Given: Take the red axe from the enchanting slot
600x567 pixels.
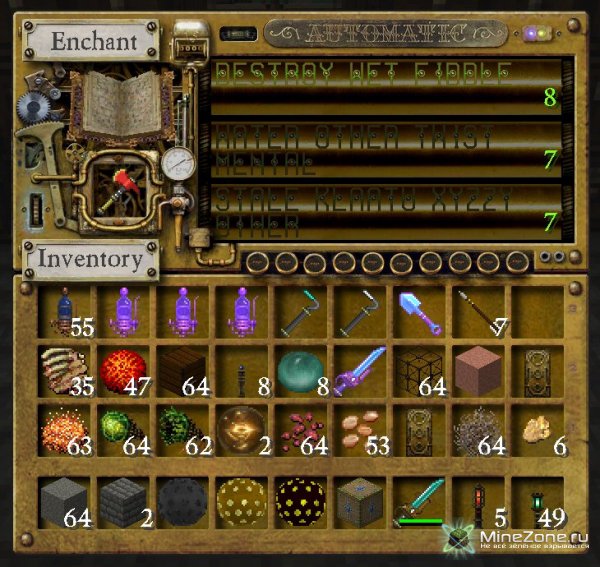Looking at the screenshot, I should click(122, 187).
